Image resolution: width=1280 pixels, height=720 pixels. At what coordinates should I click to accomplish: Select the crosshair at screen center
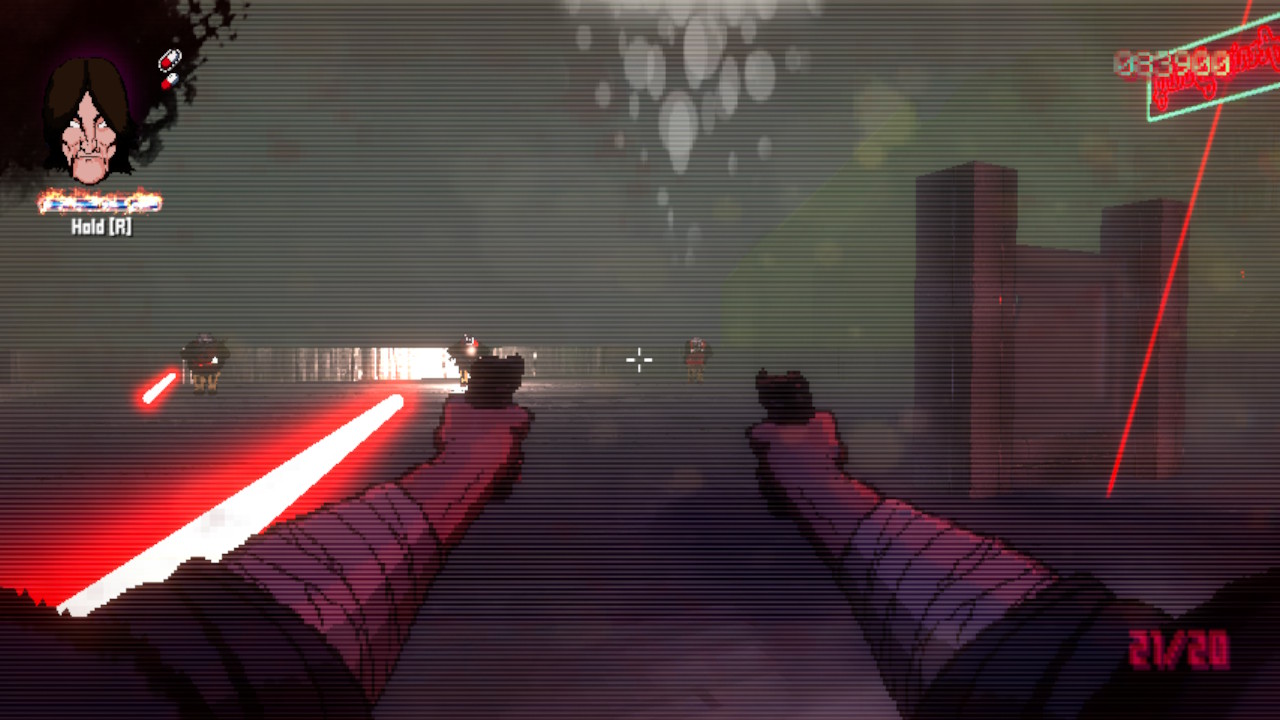pyautogui.click(x=639, y=360)
